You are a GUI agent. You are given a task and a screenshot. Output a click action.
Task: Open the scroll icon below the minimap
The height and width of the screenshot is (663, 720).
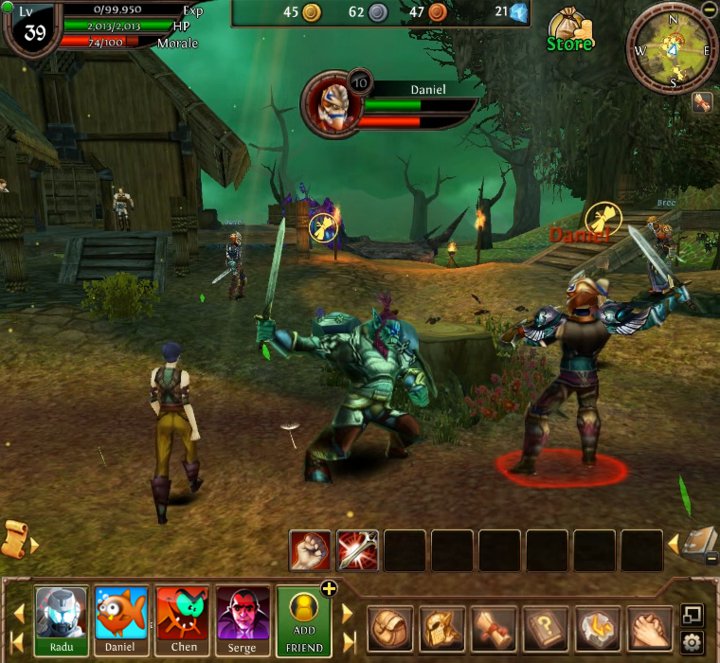coord(701,103)
